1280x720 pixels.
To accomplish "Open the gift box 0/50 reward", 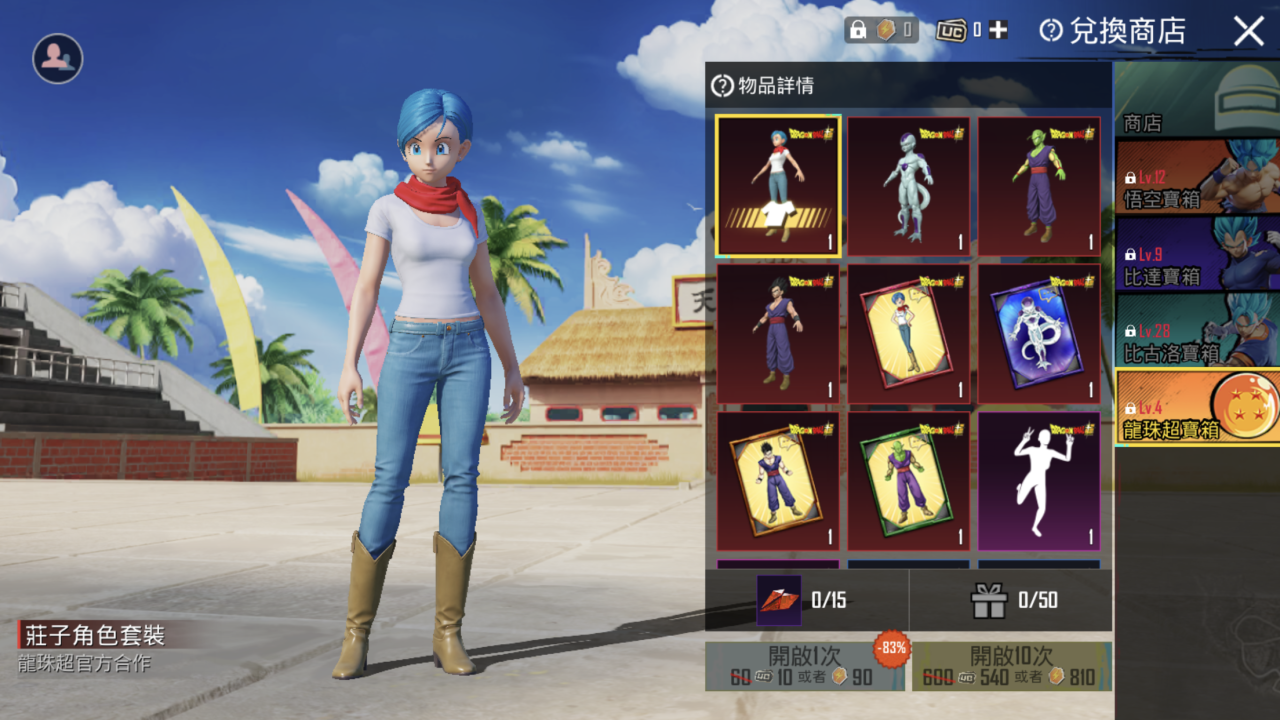I will pos(1011,600).
